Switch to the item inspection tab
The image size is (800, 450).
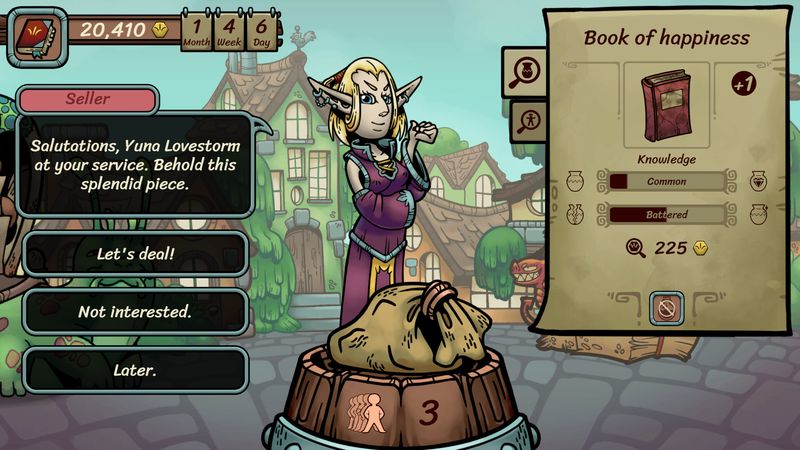pyautogui.click(x=525, y=71)
